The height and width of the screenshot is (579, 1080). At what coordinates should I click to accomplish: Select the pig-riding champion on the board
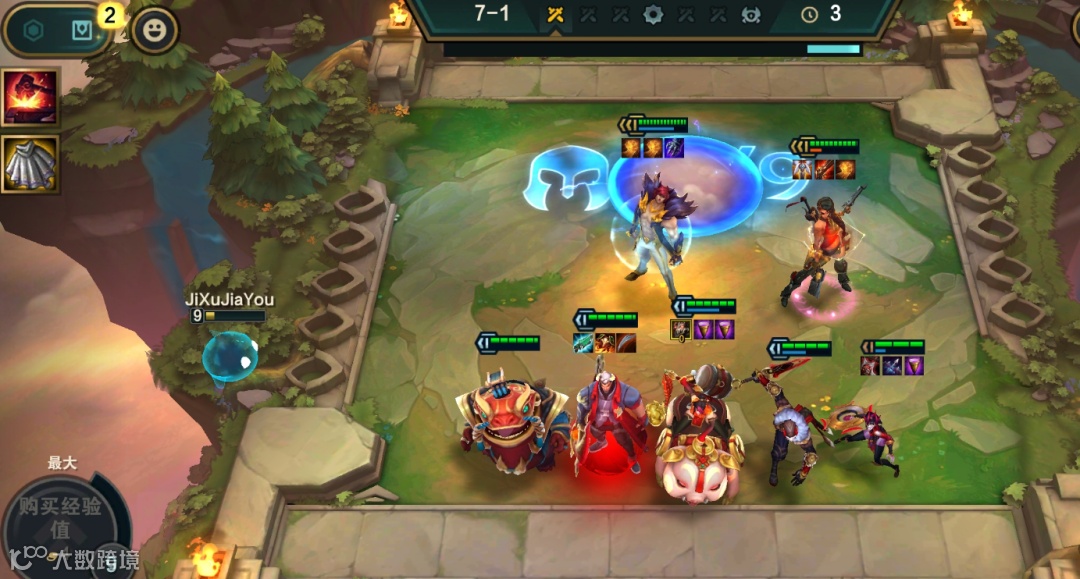pyautogui.click(x=699, y=435)
